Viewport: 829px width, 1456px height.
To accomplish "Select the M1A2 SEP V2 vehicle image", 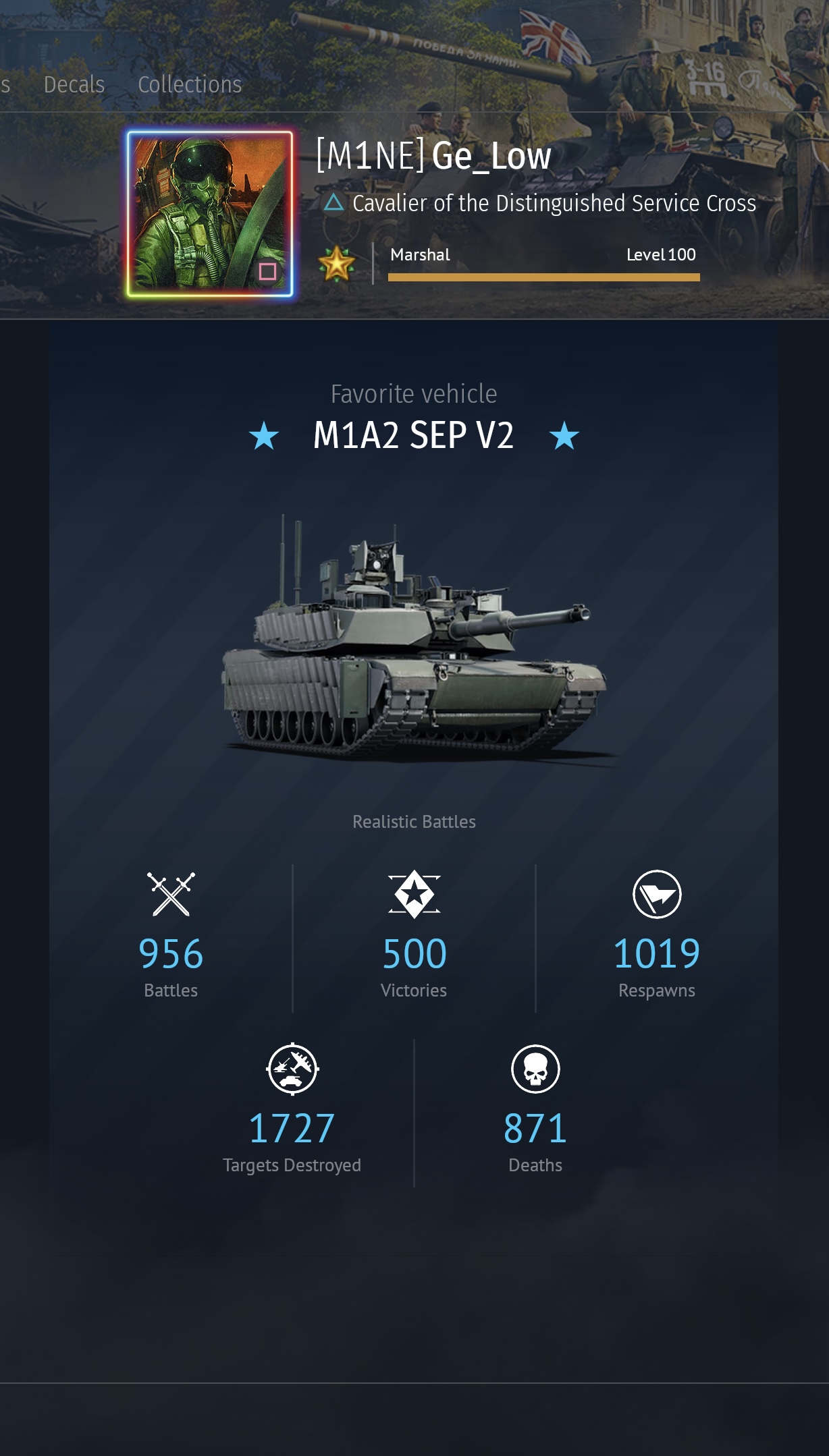I will pyautogui.click(x=414, y=646).
